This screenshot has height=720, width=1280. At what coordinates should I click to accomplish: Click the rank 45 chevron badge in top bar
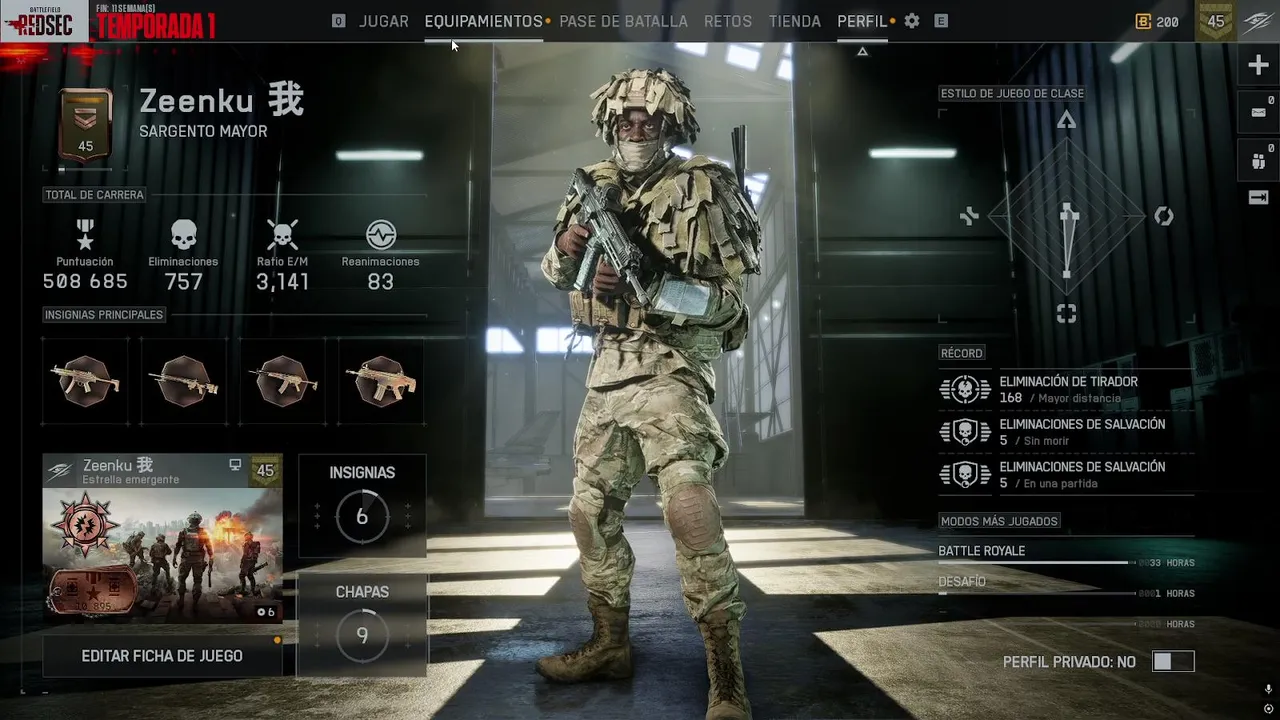1216,21
